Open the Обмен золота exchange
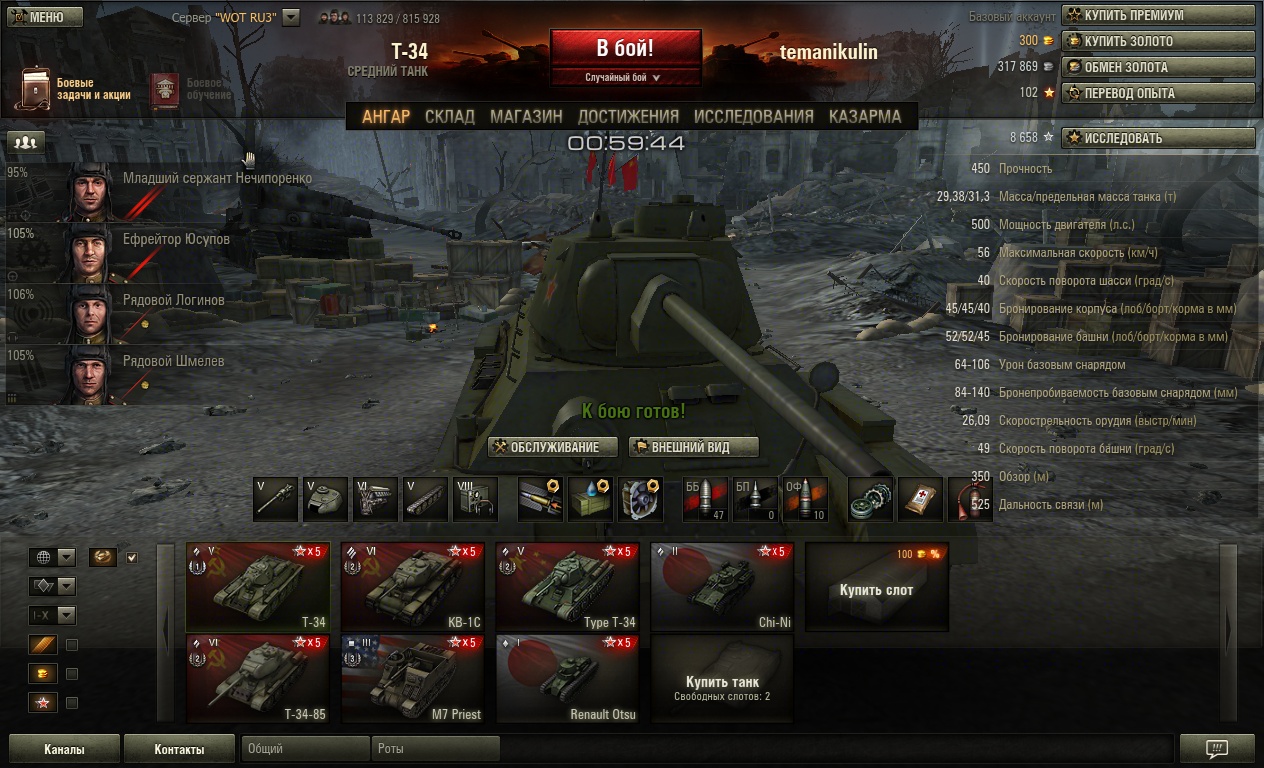This screenshot has width=1264, height=768. point(1158,67)
